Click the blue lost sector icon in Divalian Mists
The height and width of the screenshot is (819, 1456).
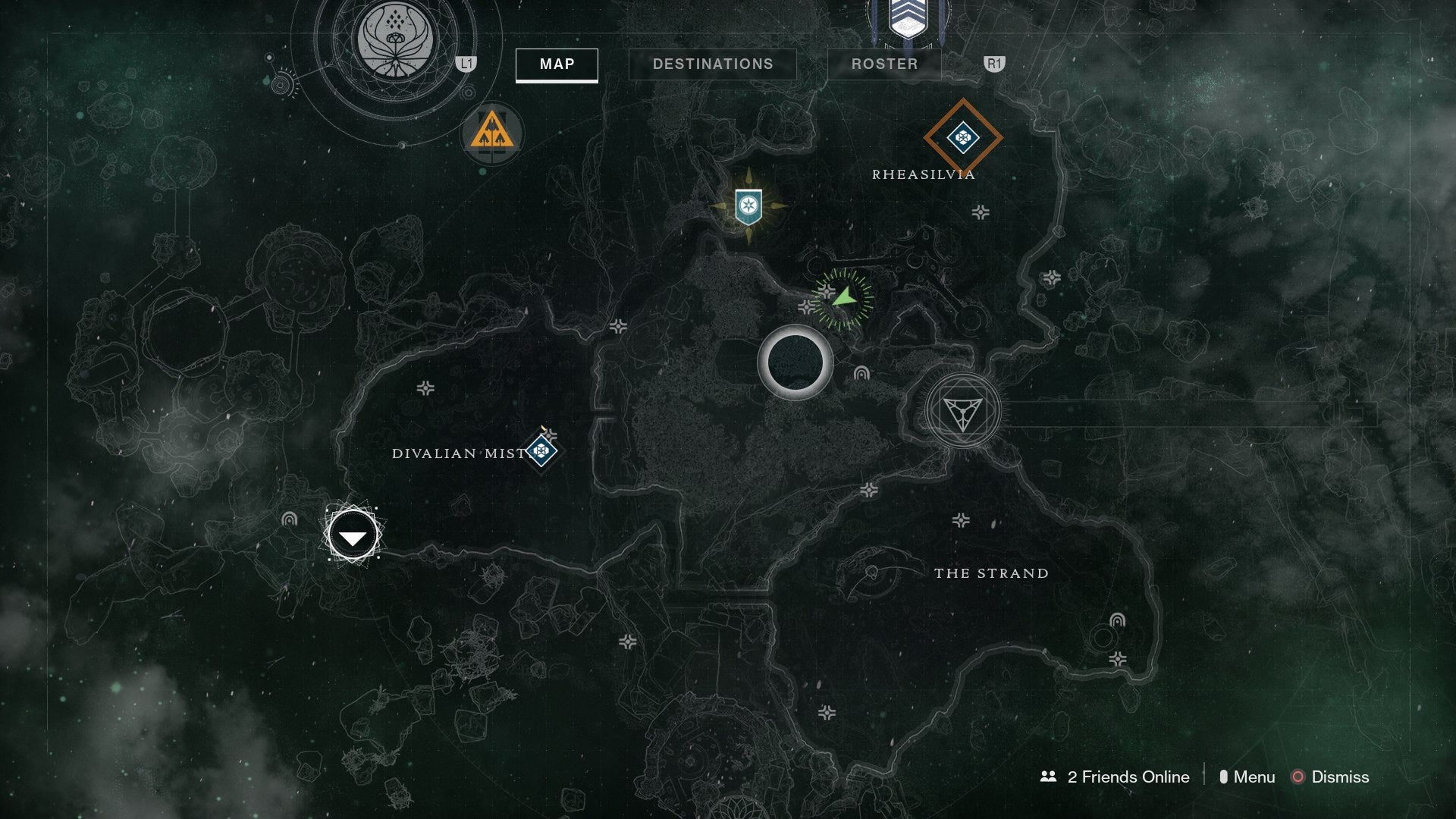pyautogui.click(x=541, y=450)
